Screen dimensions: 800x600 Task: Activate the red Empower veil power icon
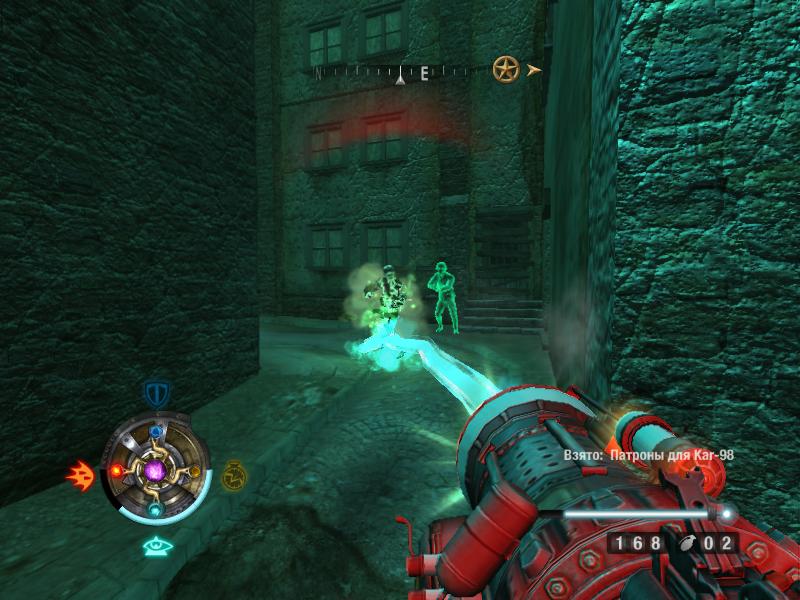tap(80, 473)
